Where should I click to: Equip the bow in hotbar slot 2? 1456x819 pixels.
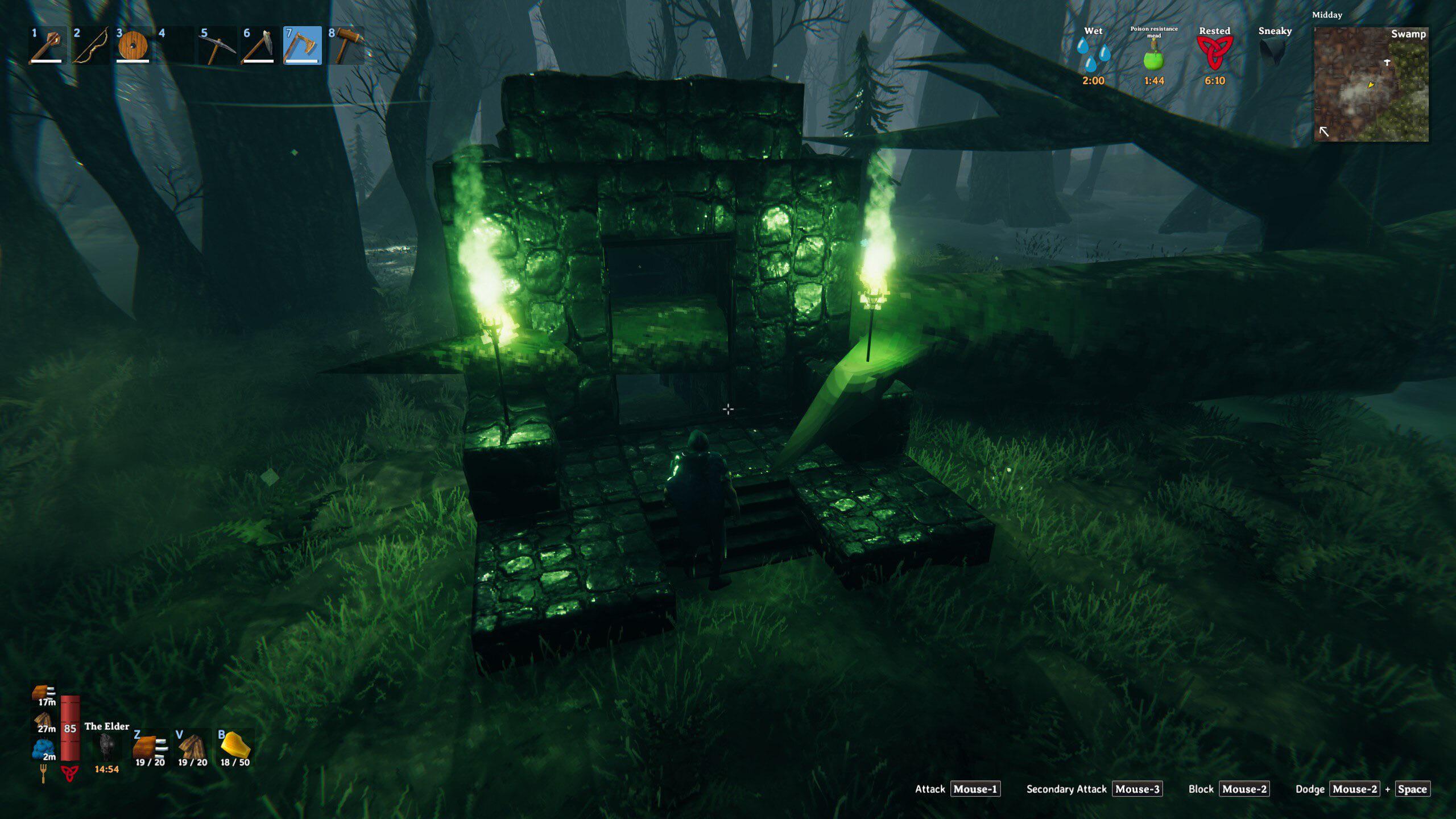point(91,47)
